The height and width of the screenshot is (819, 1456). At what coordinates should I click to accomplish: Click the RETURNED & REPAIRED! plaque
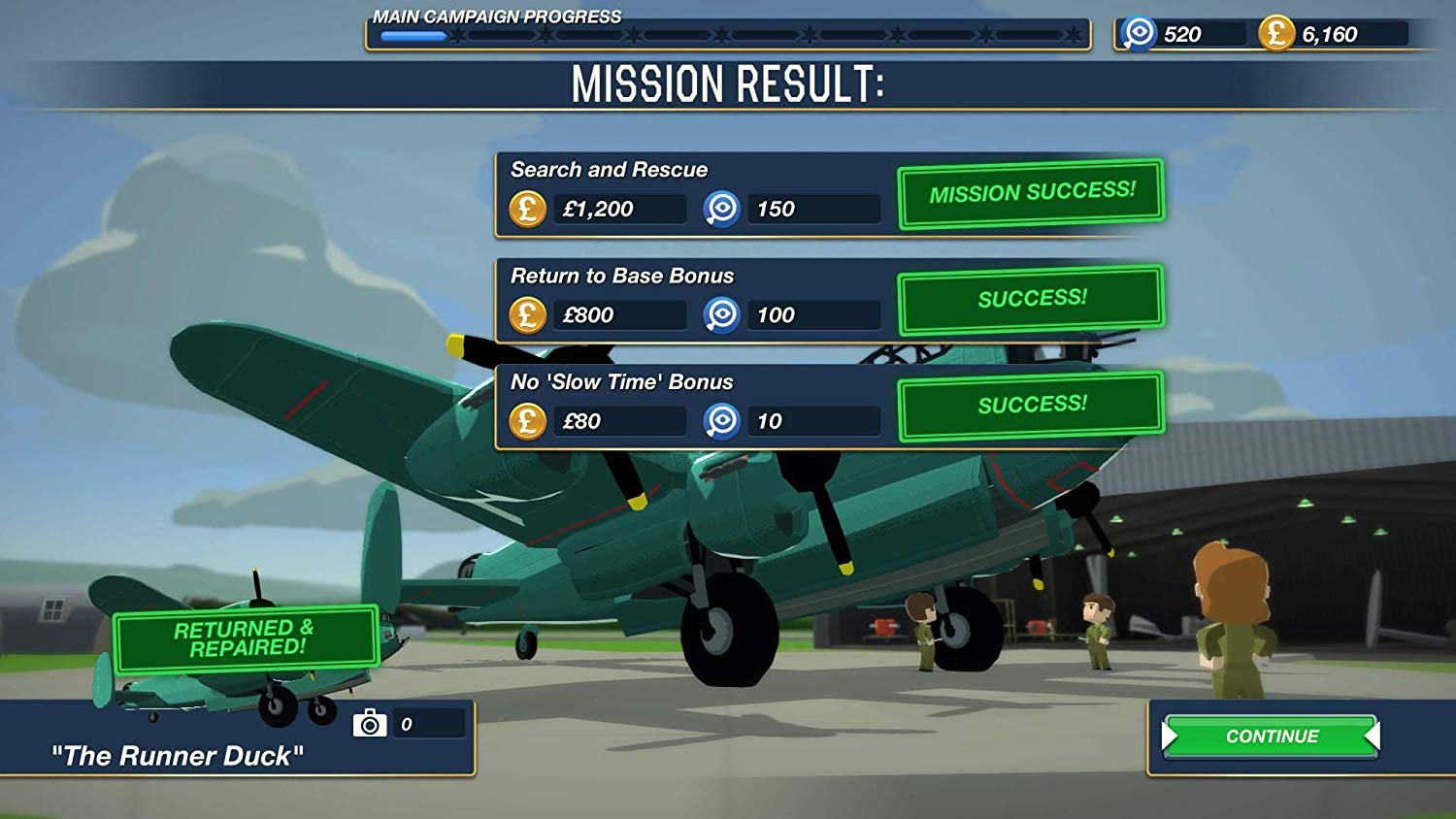245,637
